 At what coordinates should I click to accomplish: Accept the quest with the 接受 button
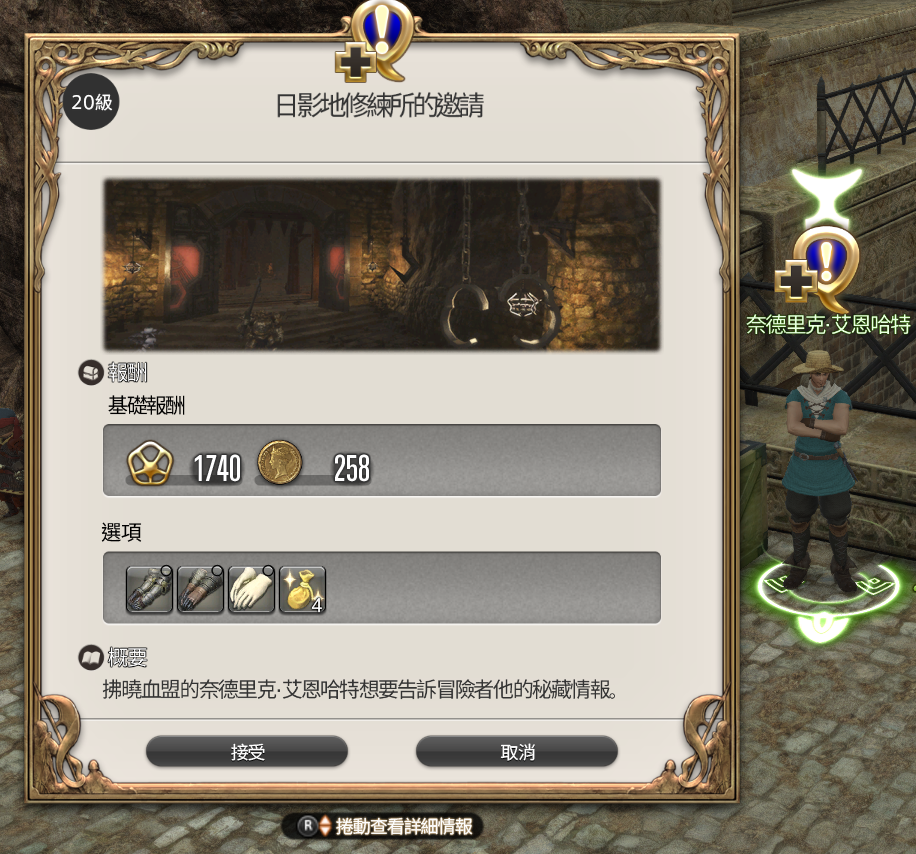click(x=247, y=751)
